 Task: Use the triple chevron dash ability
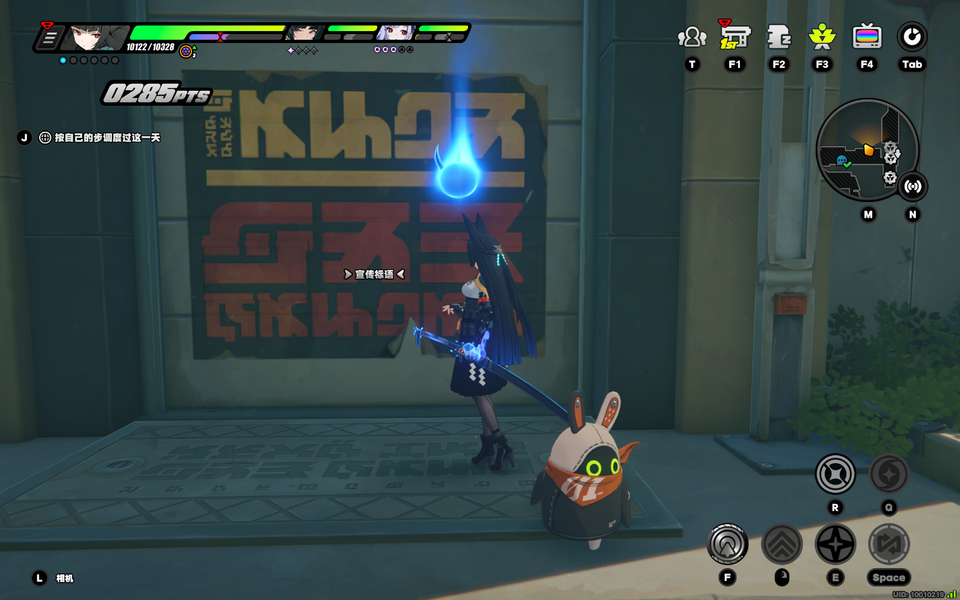click(782, 544)
